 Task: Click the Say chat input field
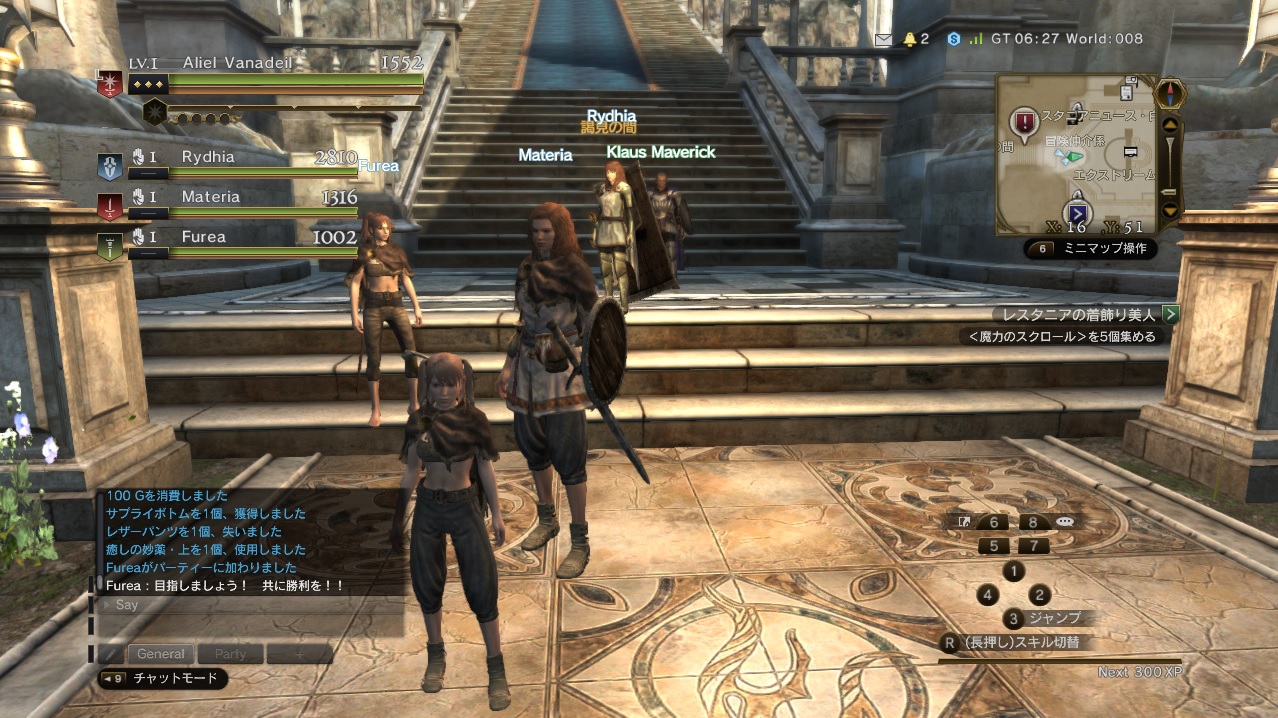(250, 605)
